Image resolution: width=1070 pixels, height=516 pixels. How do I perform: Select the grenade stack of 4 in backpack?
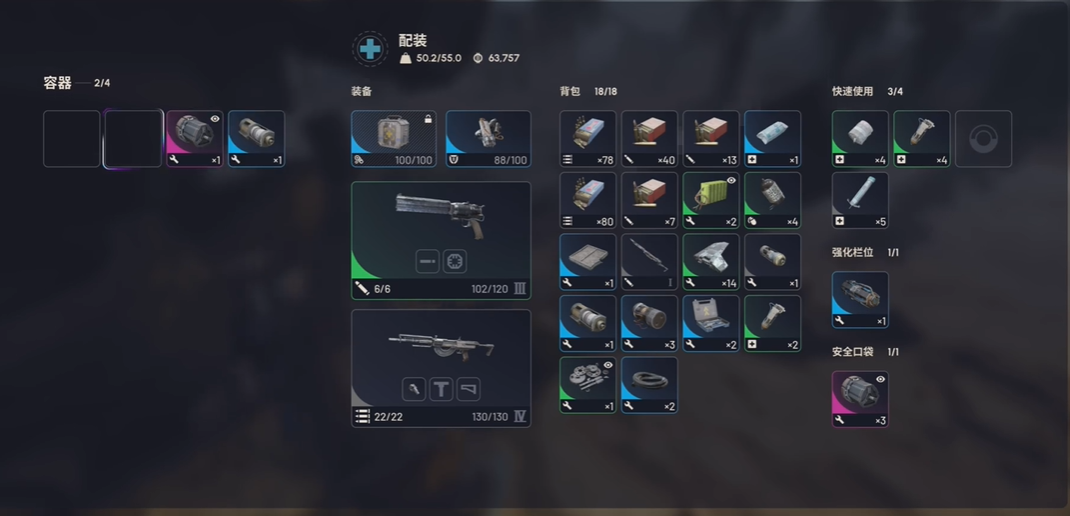point(773,200)
